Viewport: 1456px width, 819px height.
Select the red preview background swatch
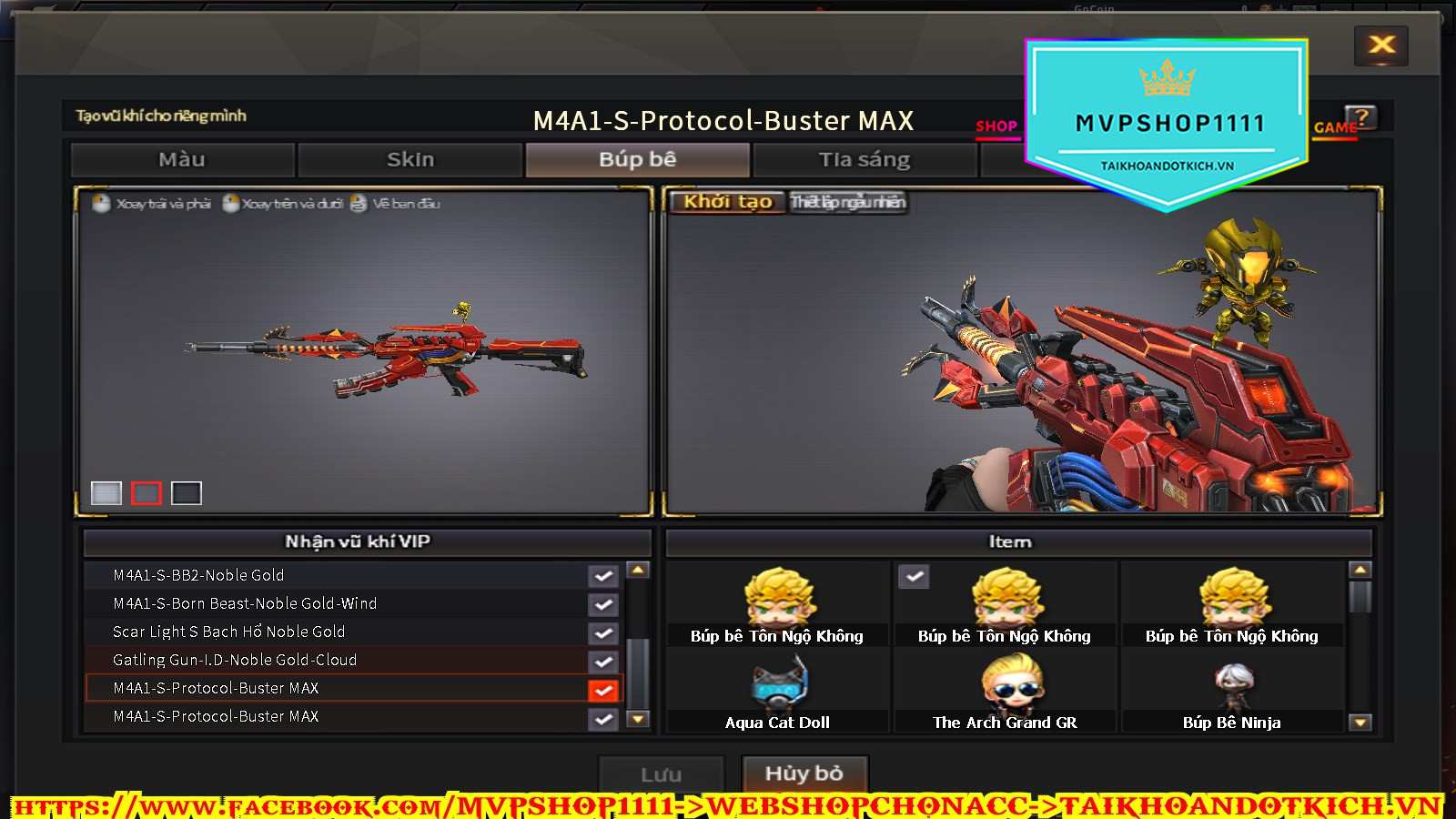click(146, 493)
